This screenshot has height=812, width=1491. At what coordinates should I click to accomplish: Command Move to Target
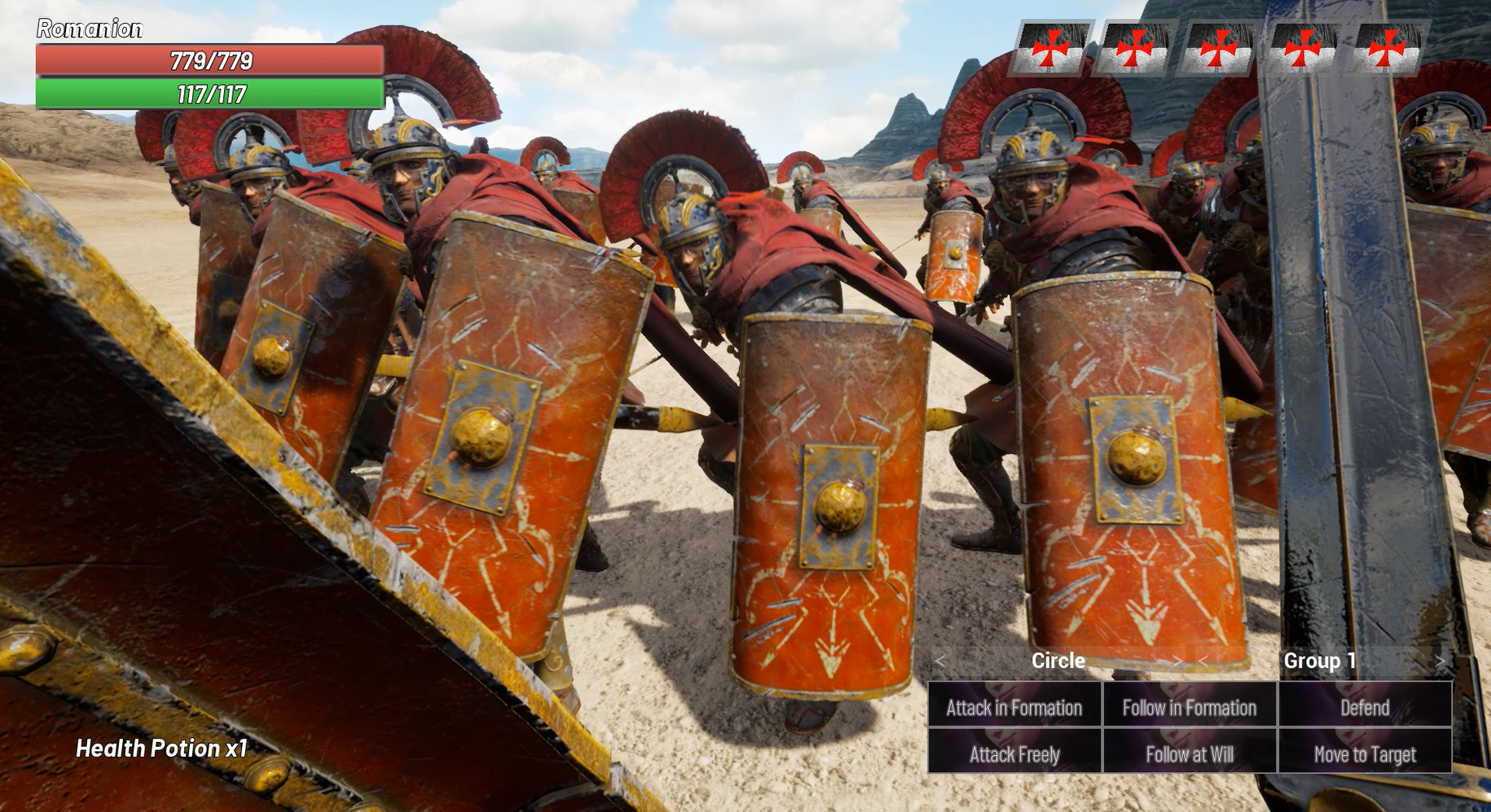coord(1364,754)
